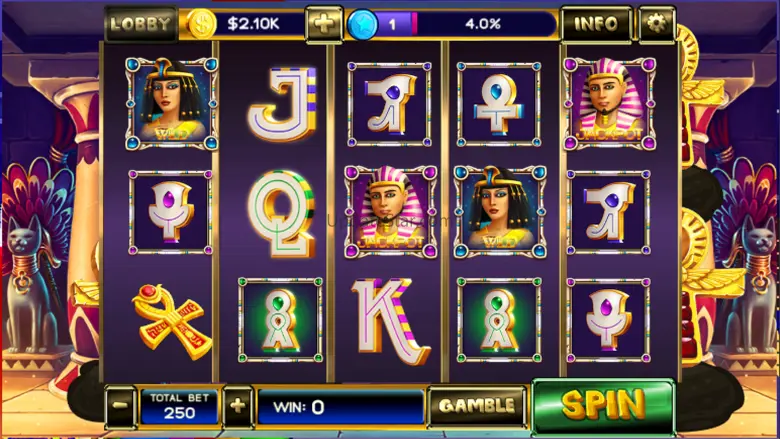Decrease total bet with the minus button

(x=120, y=406)
